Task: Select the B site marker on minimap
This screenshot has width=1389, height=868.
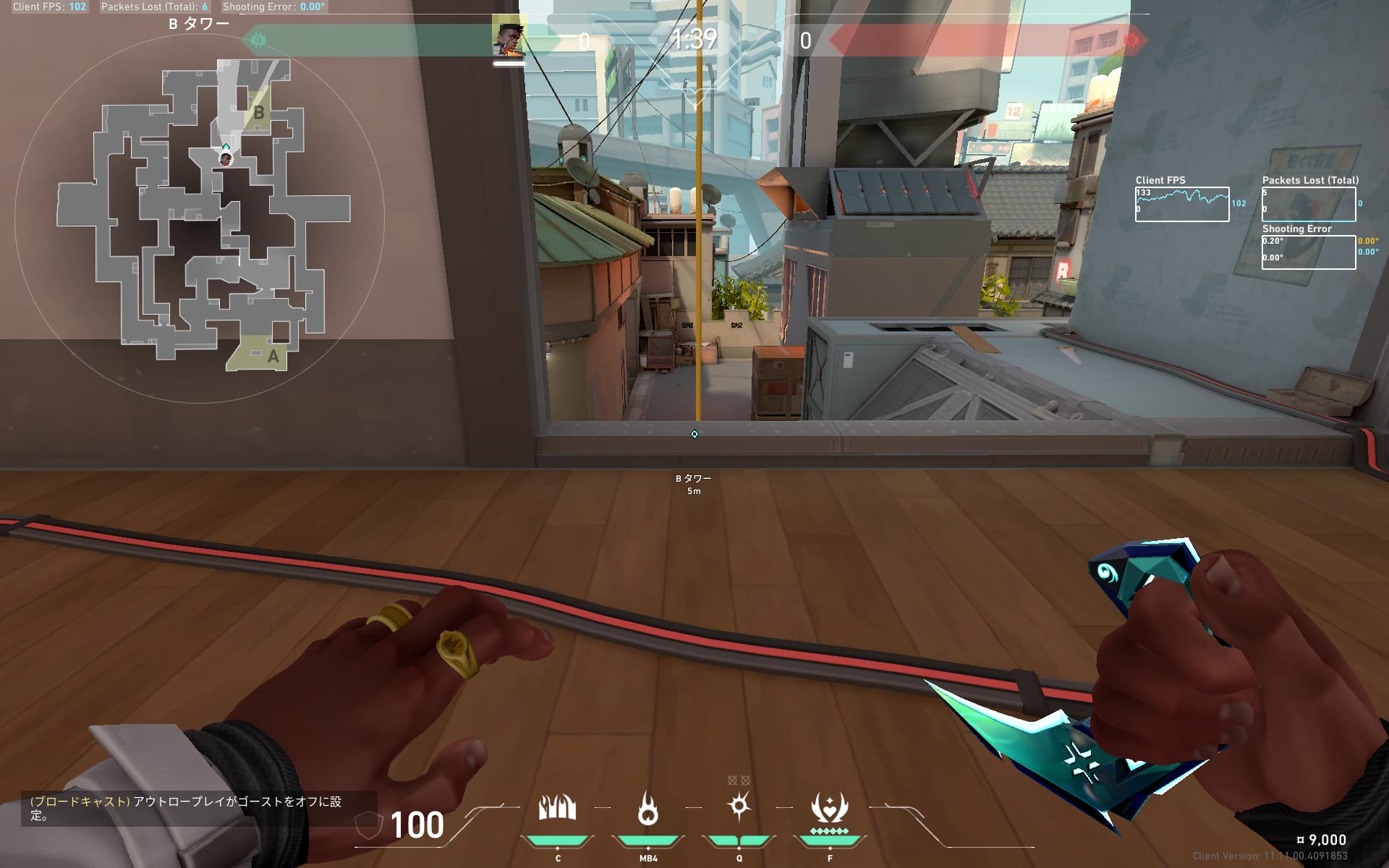Action: pos(258,113)
